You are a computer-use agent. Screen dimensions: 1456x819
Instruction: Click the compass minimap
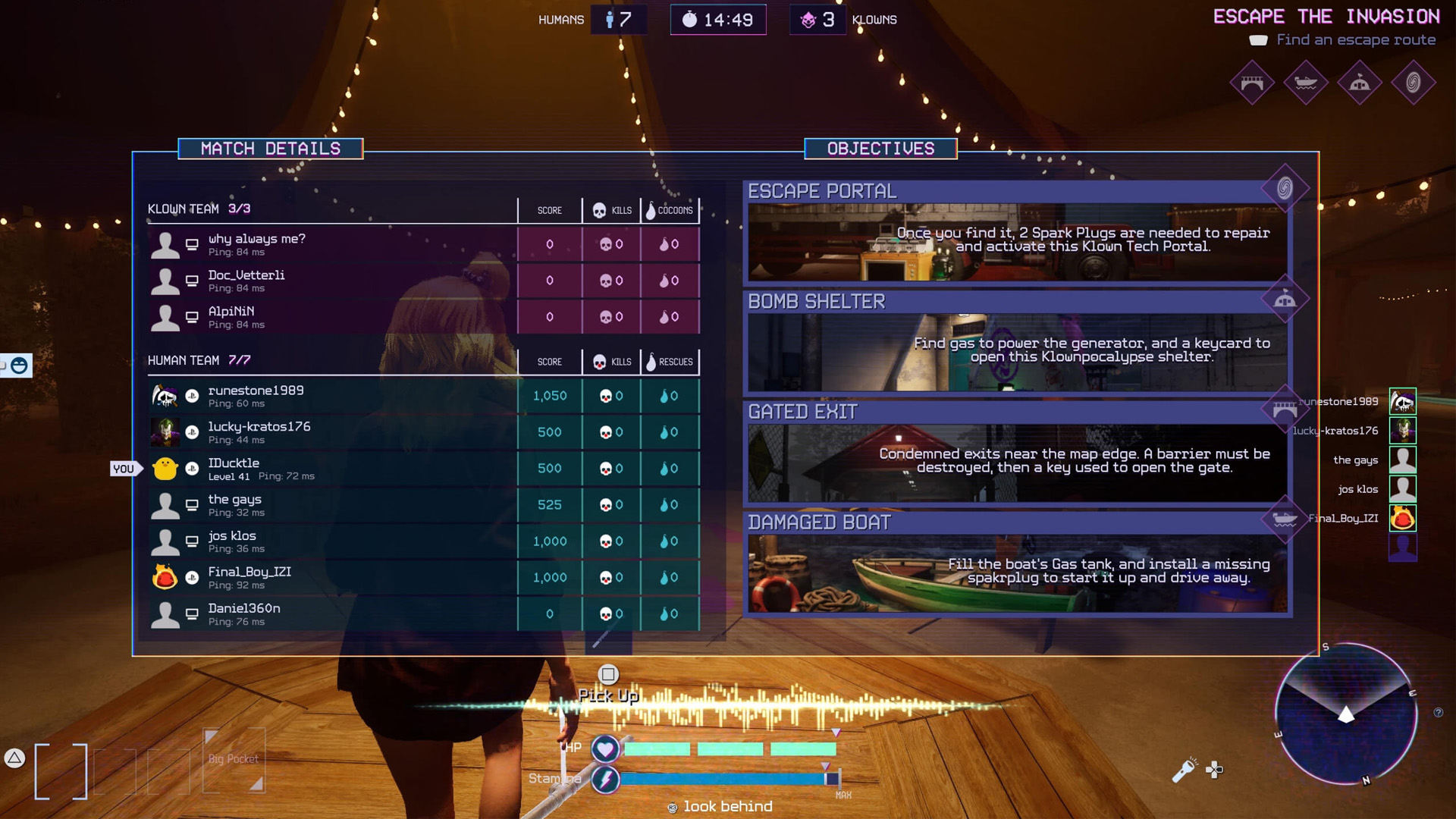click(1346, 714)
